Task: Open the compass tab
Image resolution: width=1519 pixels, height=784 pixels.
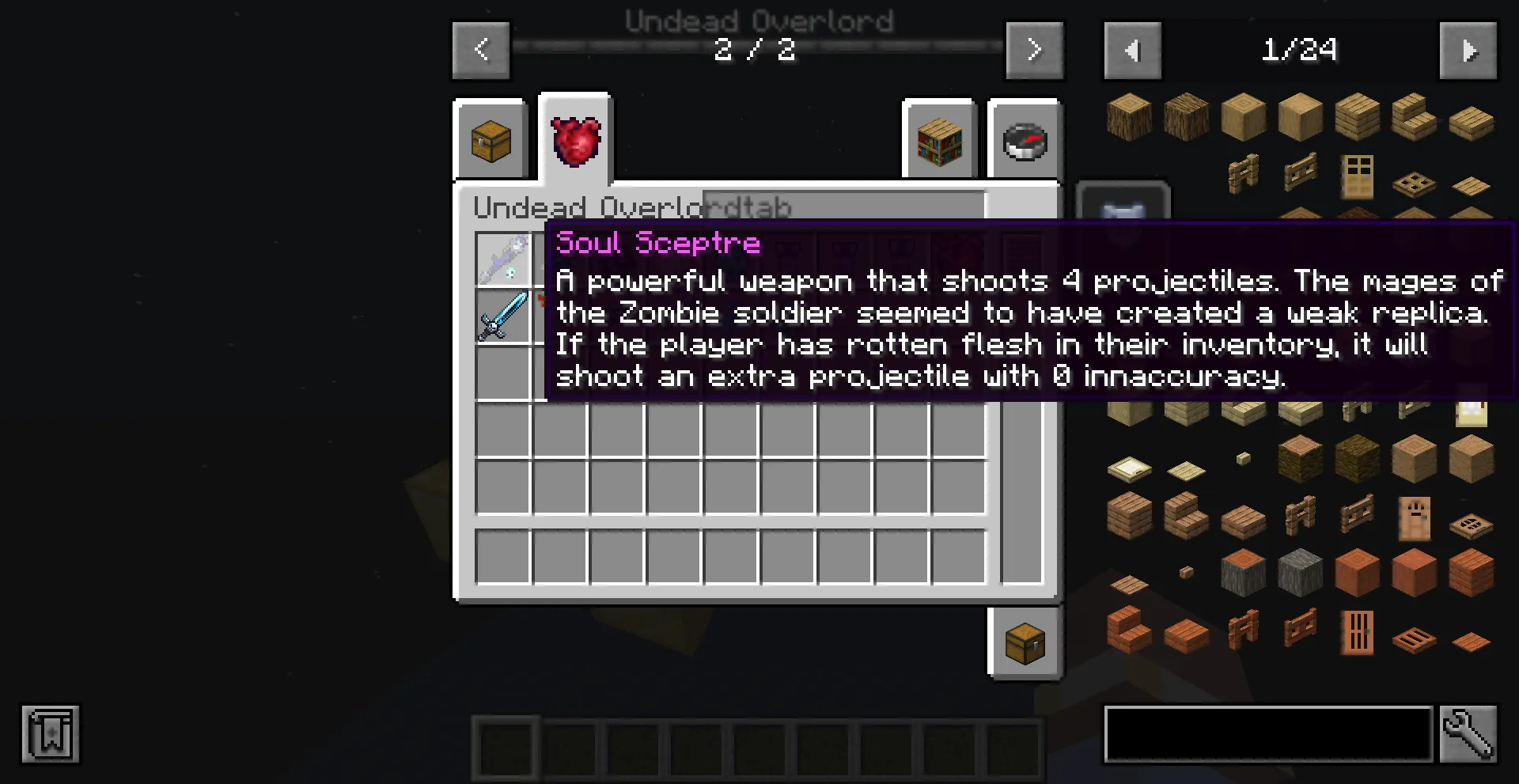Action: point(1024,141)
